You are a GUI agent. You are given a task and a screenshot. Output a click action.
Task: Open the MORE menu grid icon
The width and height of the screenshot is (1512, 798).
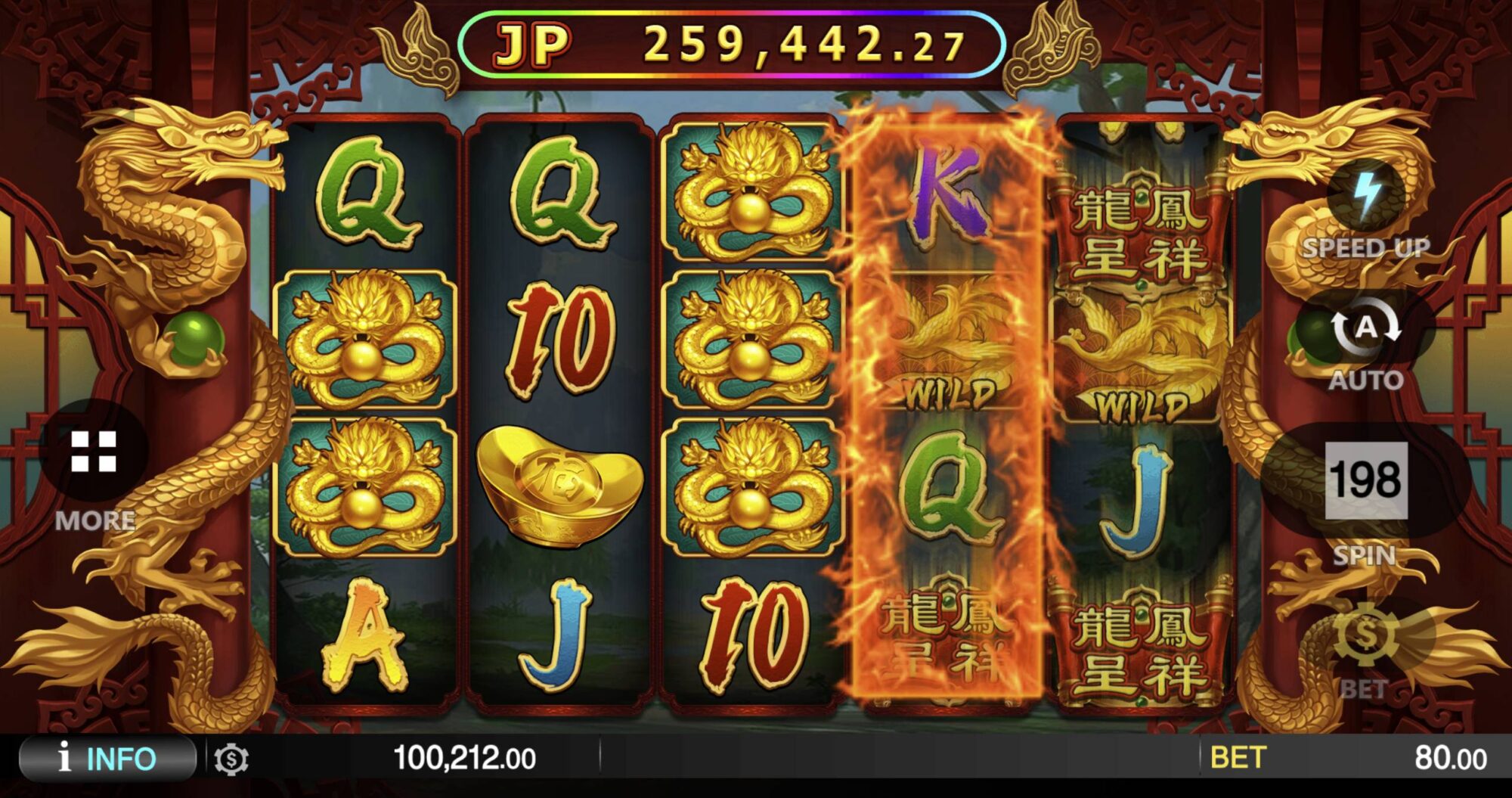click(x=94, y=452)
